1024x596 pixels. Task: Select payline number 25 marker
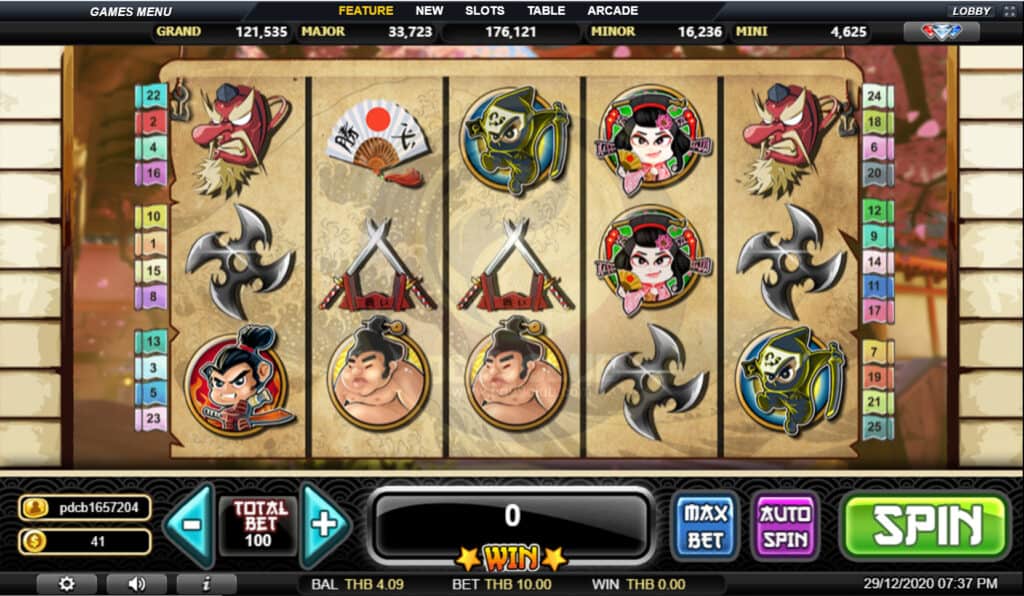click(x=874, y=424)
